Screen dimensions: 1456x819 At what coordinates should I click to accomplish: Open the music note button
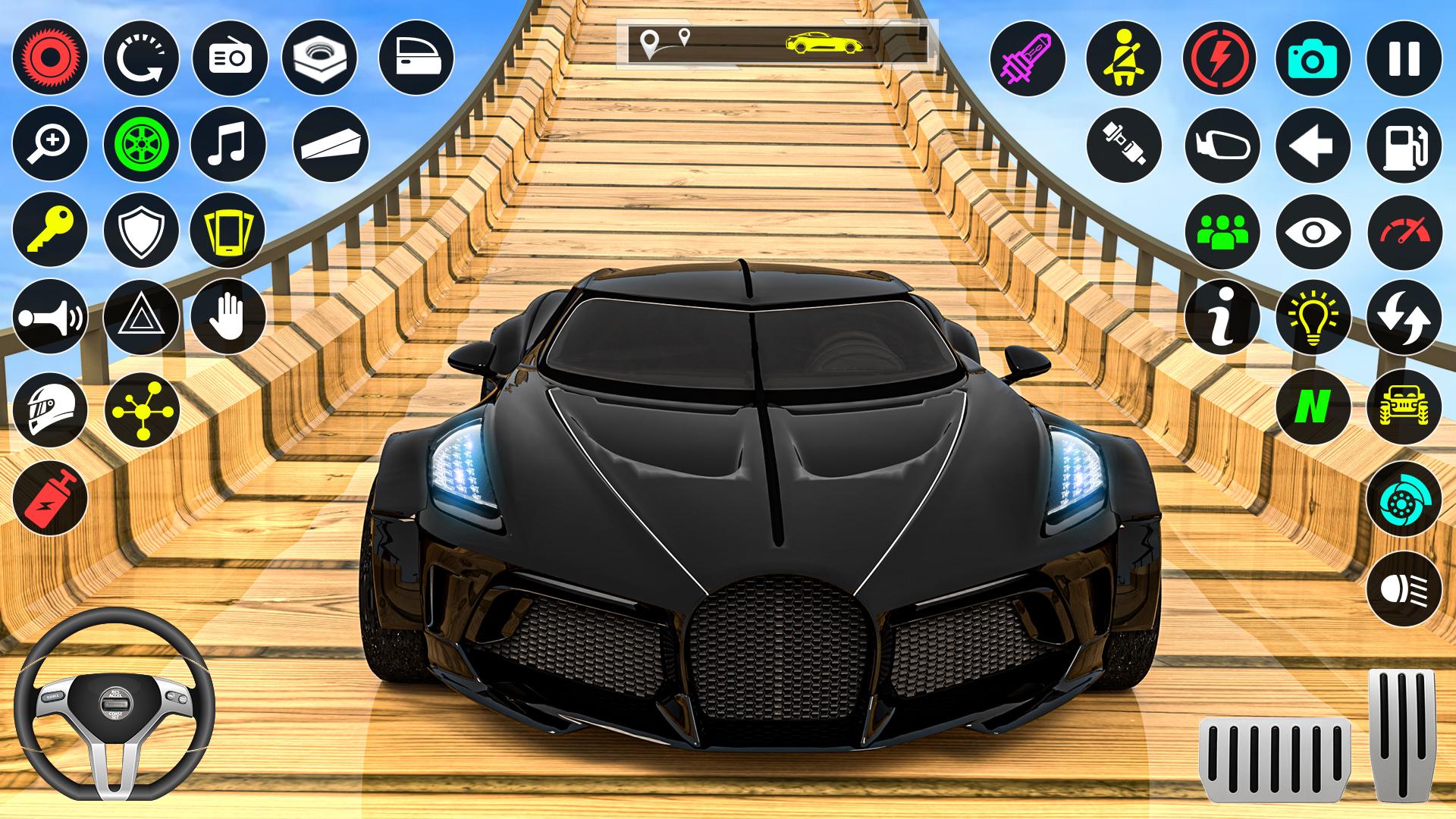(228, 144)
